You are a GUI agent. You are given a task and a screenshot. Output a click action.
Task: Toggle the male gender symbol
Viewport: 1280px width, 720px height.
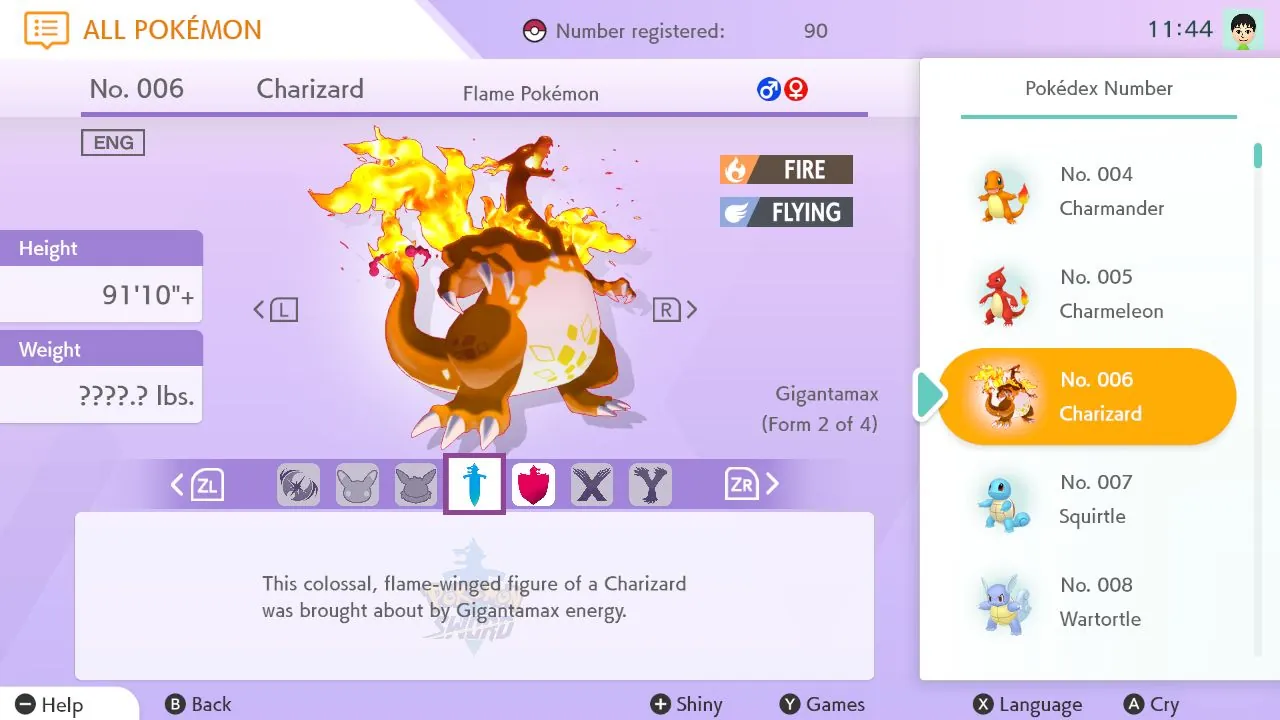768,88
